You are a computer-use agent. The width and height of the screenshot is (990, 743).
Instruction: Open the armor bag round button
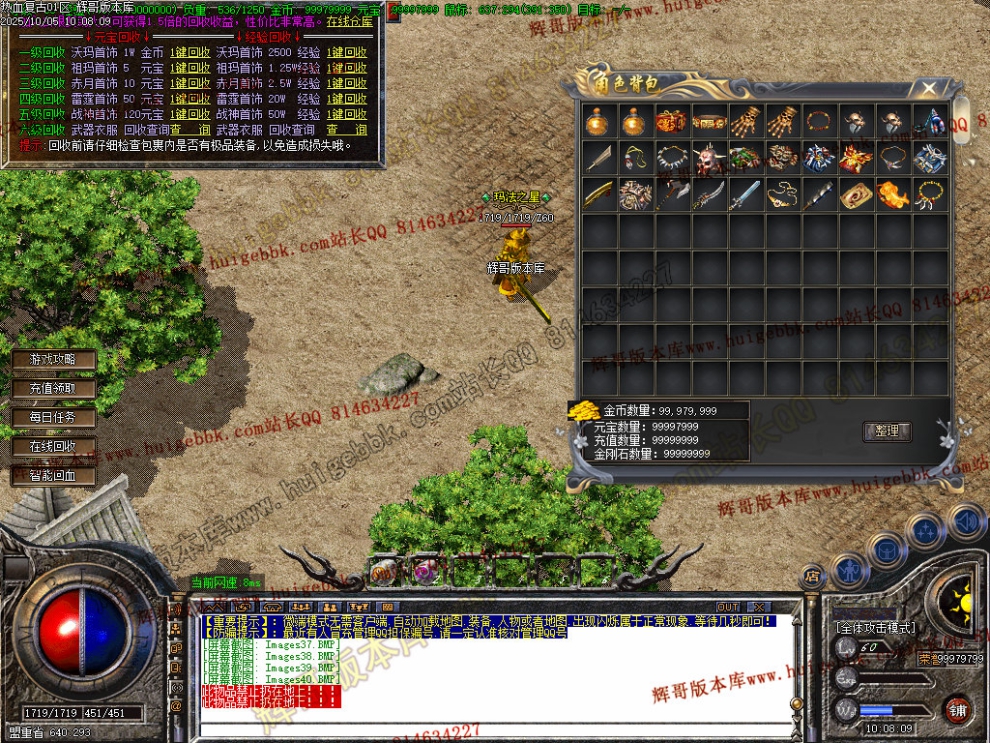[887, 549]
